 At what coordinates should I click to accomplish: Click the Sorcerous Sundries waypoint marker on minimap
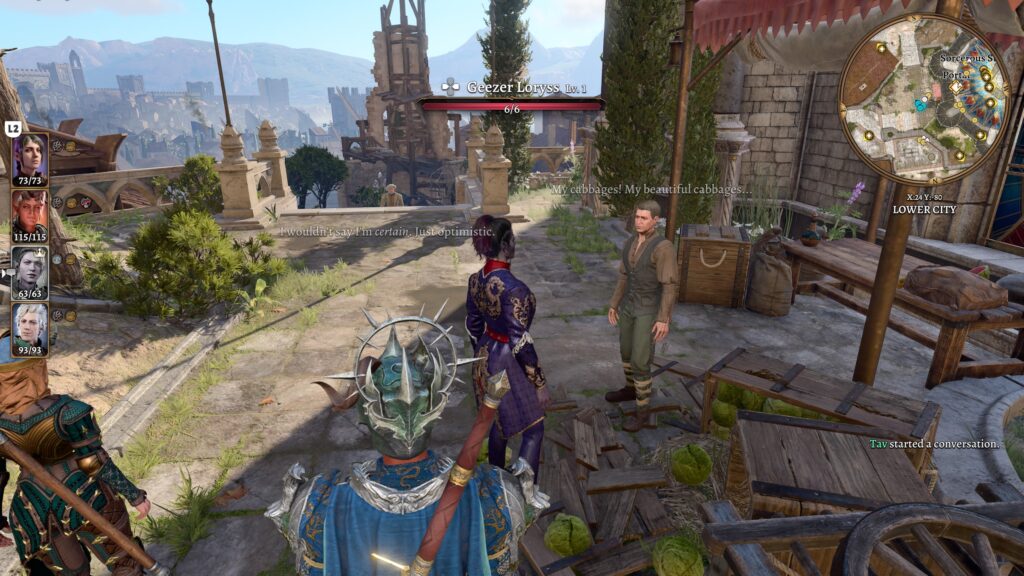pyautogui.click(x=957, y=88)
